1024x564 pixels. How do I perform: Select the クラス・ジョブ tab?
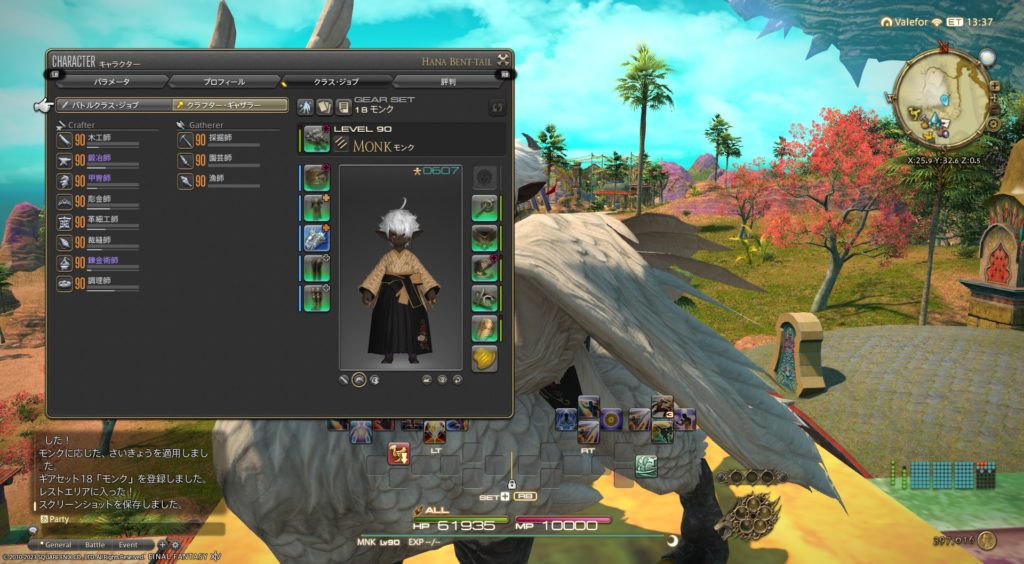[336, 81]
